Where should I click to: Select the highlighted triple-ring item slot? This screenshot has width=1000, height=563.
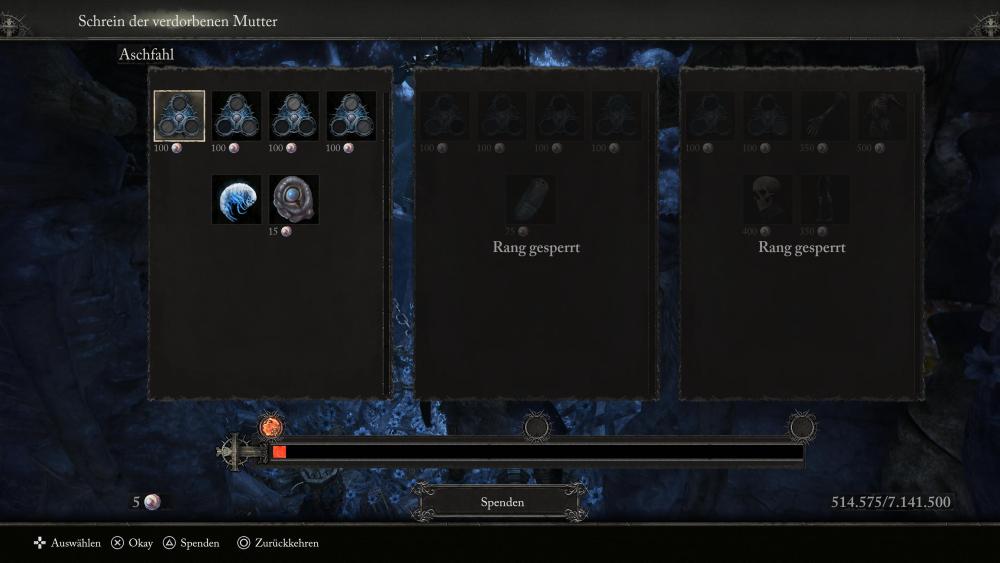tap(179, 116)
